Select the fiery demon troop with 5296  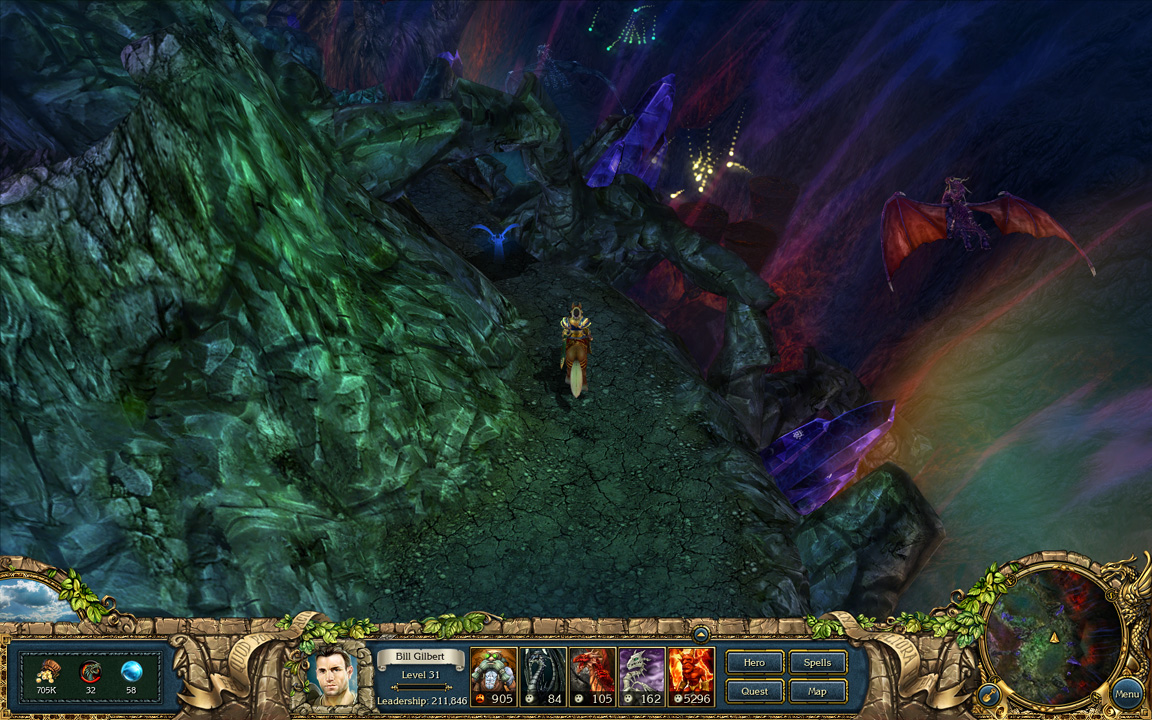tap(691, 676)
